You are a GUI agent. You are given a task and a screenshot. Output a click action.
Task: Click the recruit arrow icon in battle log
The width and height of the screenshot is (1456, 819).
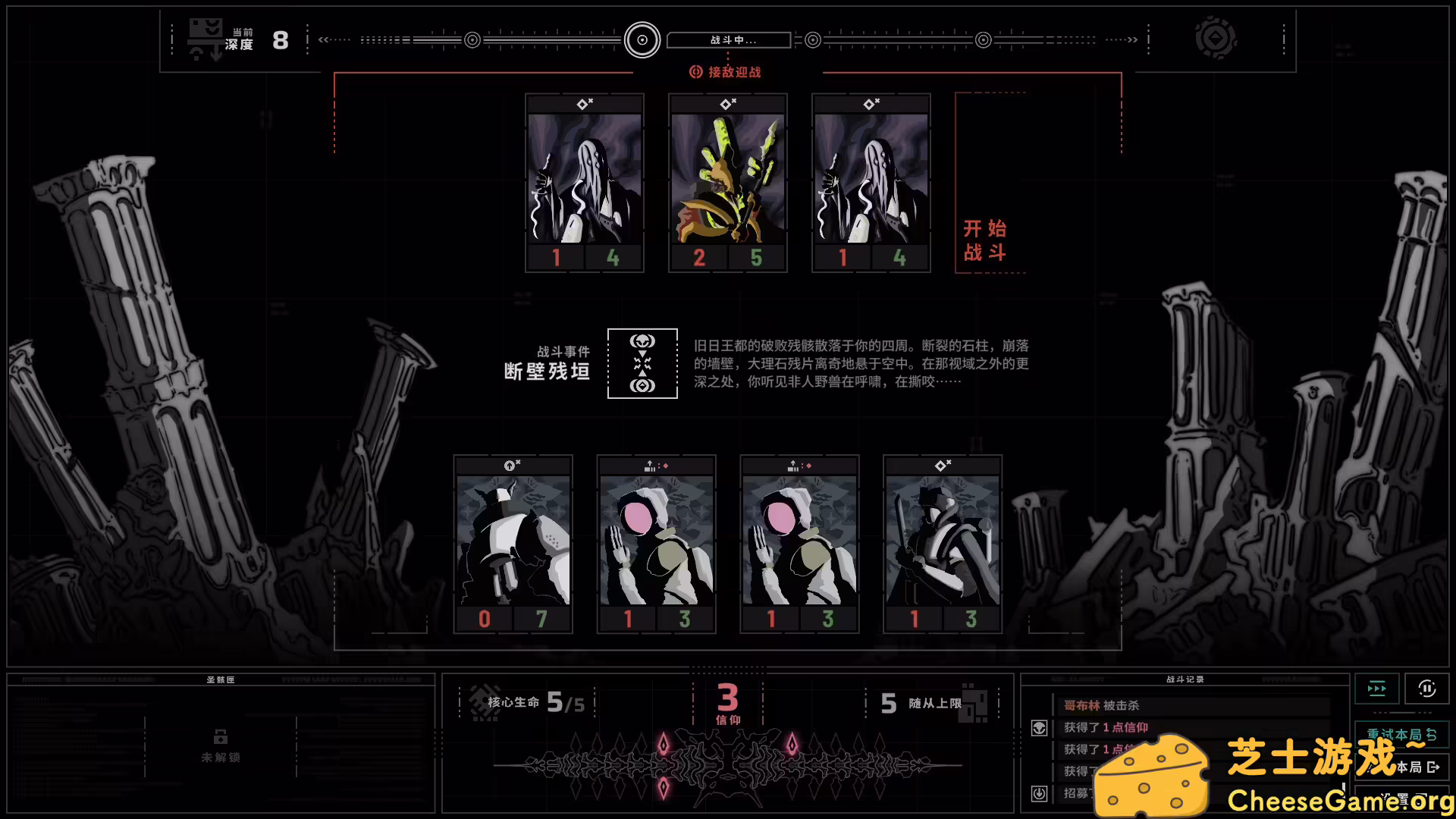(1037, 794)
